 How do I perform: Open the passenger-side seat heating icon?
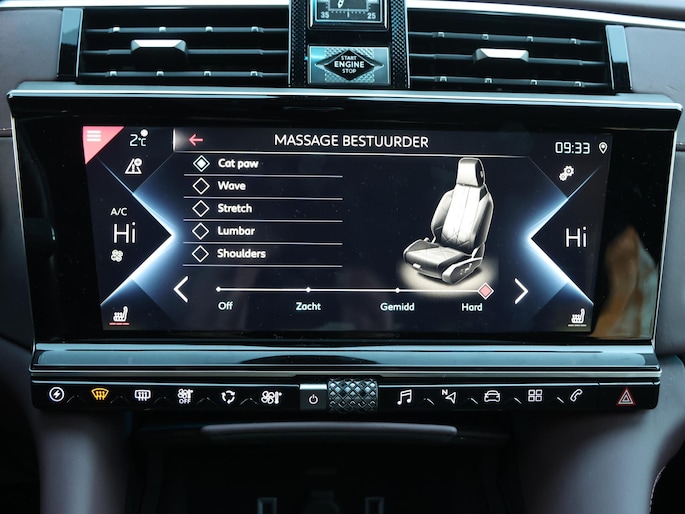point(577,317)
